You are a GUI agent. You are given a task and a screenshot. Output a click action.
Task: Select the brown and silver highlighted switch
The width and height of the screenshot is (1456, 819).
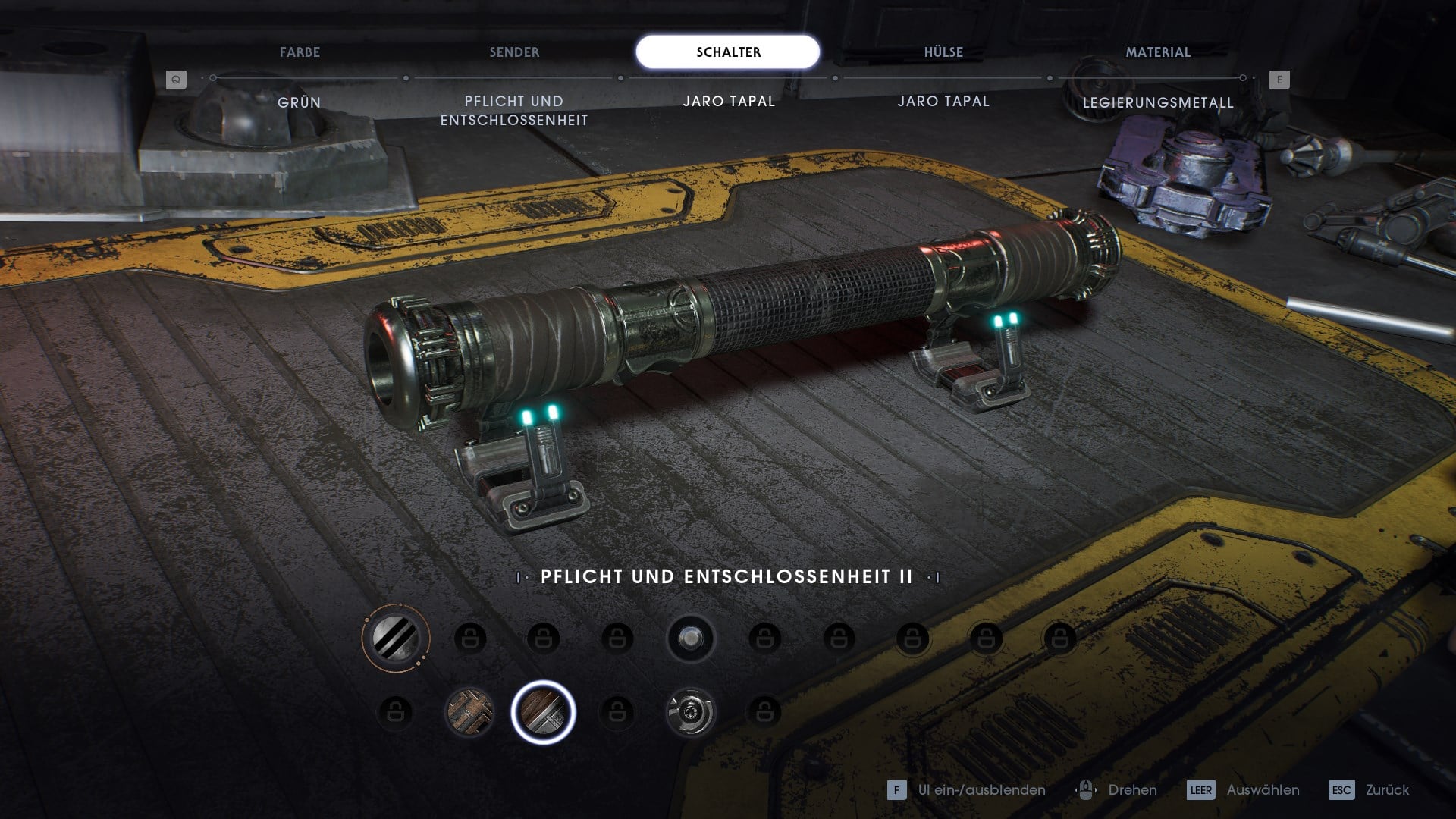point(543,712)
